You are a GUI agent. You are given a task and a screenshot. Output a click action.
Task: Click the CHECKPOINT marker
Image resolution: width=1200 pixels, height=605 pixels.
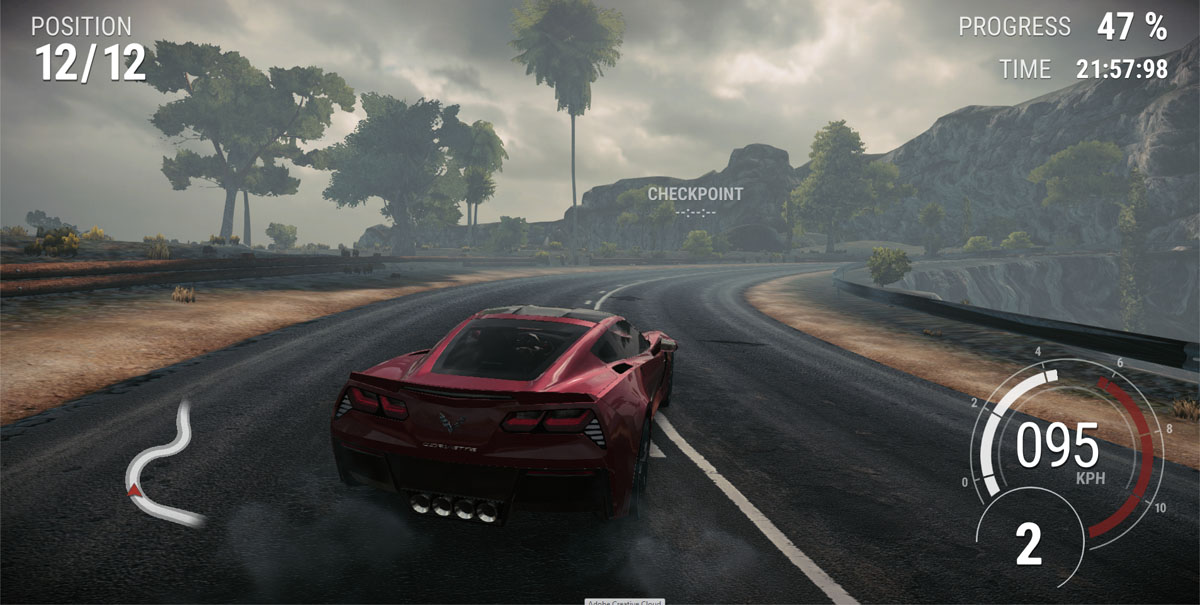pos(695,194)
